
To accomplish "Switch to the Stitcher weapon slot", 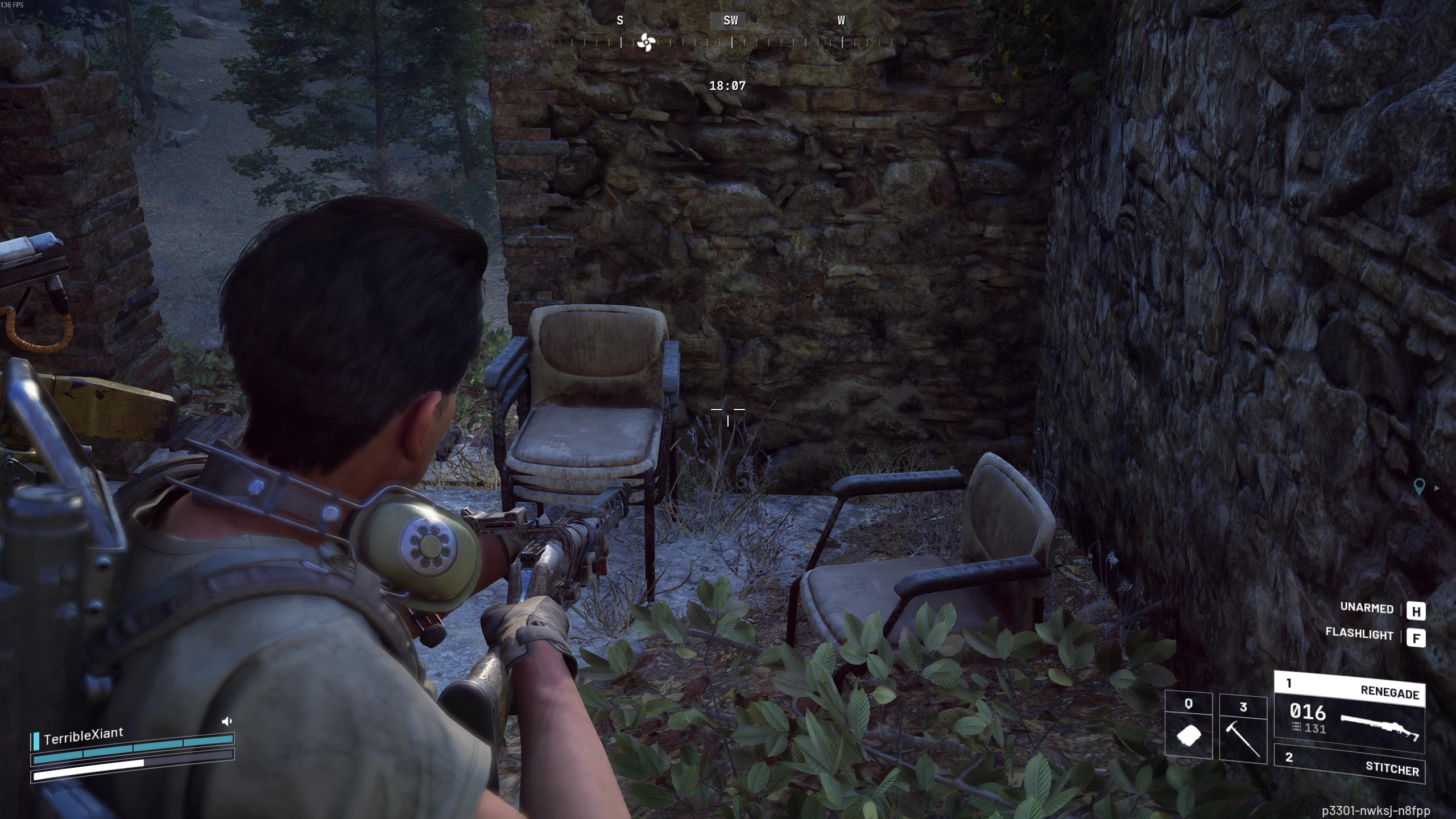I will click(1349, 763).
